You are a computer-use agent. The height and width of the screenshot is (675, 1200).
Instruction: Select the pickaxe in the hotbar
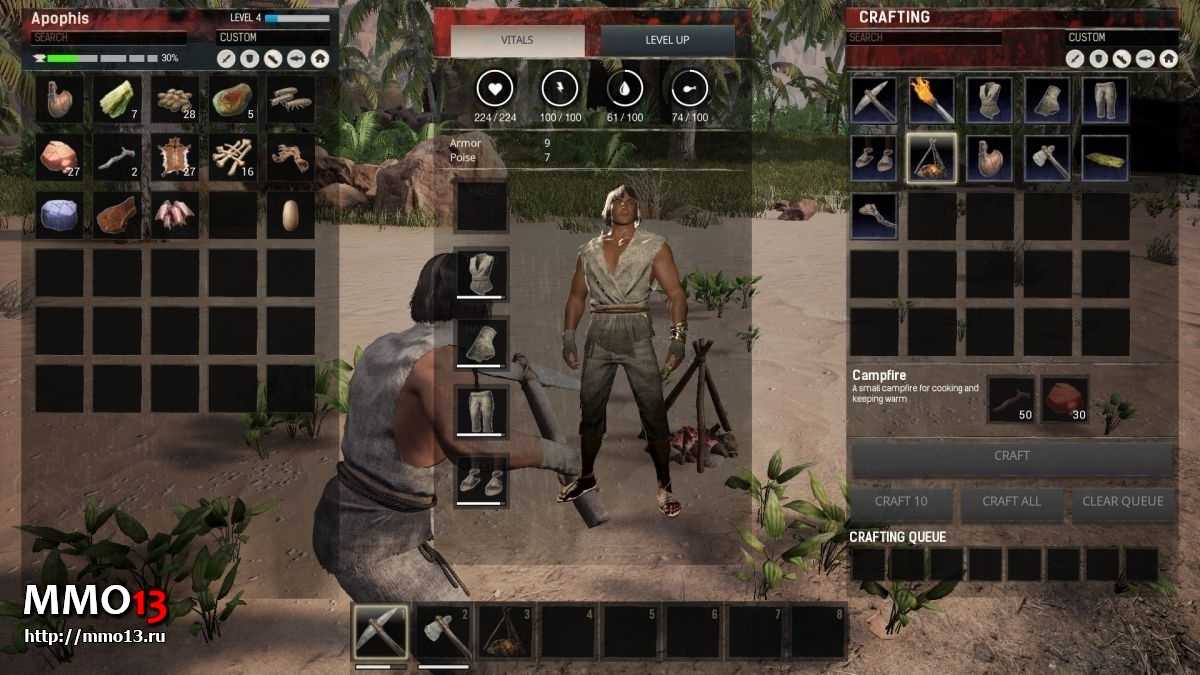pyautogui.click(x=381, y=632)
